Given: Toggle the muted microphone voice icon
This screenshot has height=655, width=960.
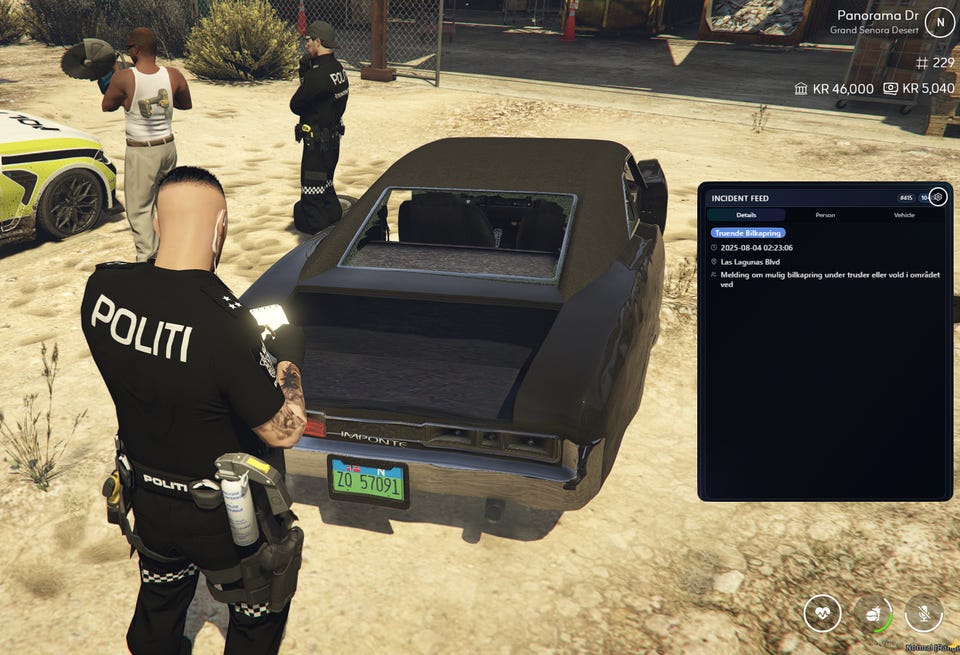Looking at the screenshot, I should pyautogui.click(x=924, y=613).
